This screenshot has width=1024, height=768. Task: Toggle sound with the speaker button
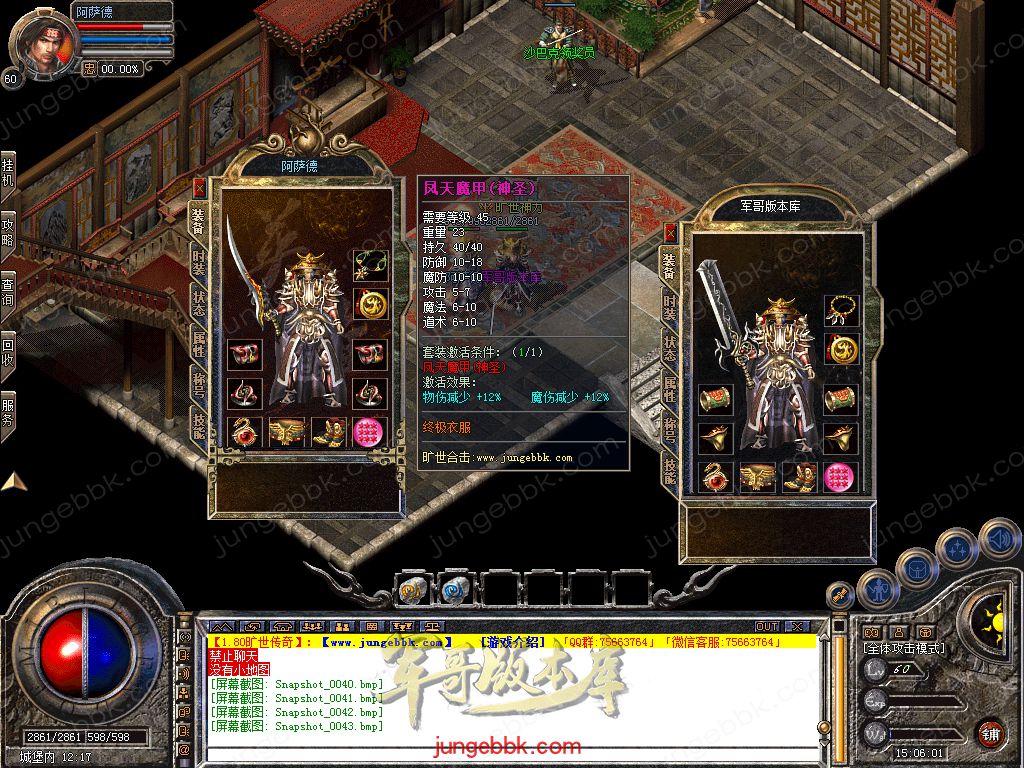pos(998,538)
